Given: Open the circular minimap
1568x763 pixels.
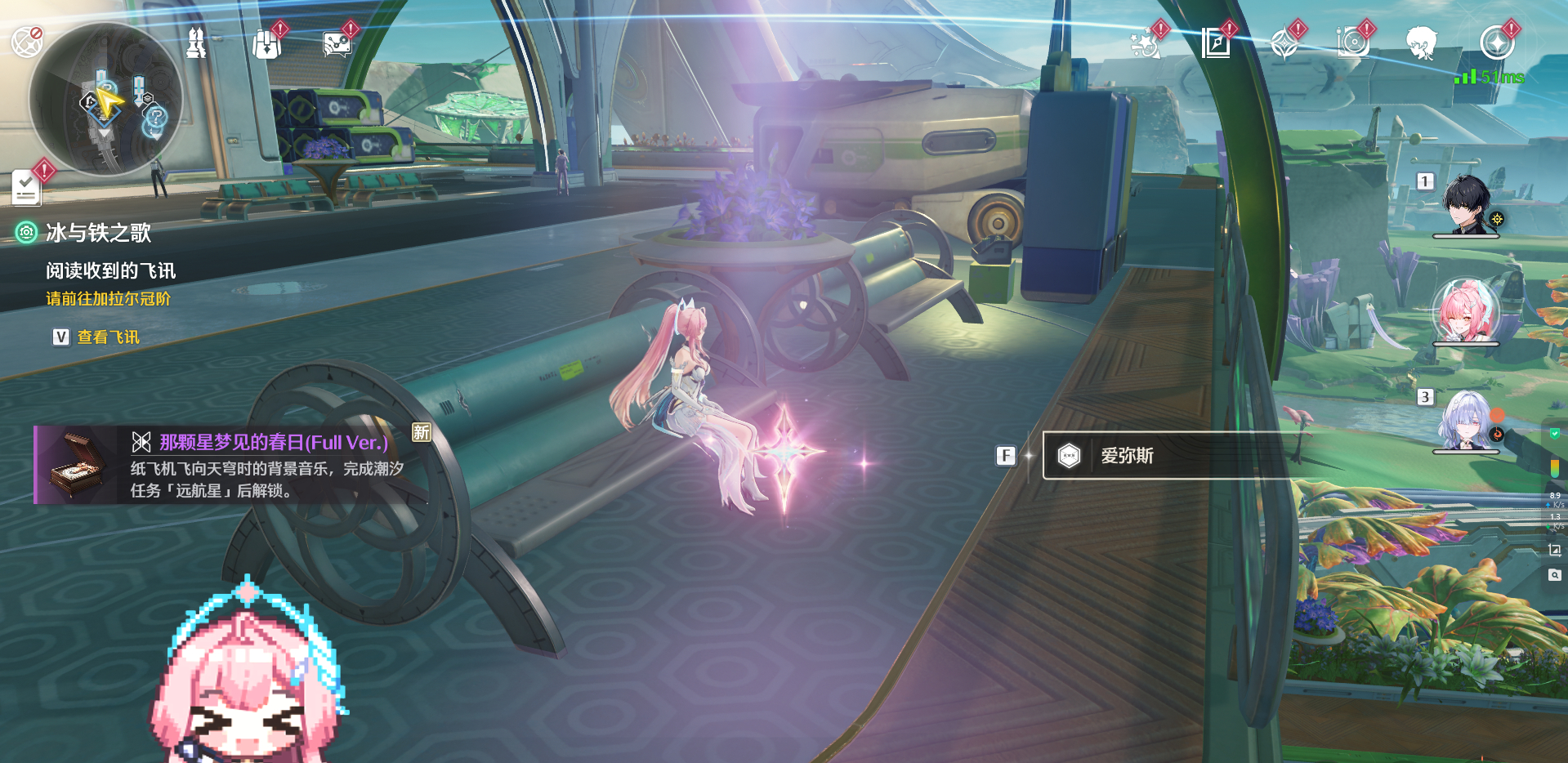Looking at the screenshot, I should pos(105,99).
